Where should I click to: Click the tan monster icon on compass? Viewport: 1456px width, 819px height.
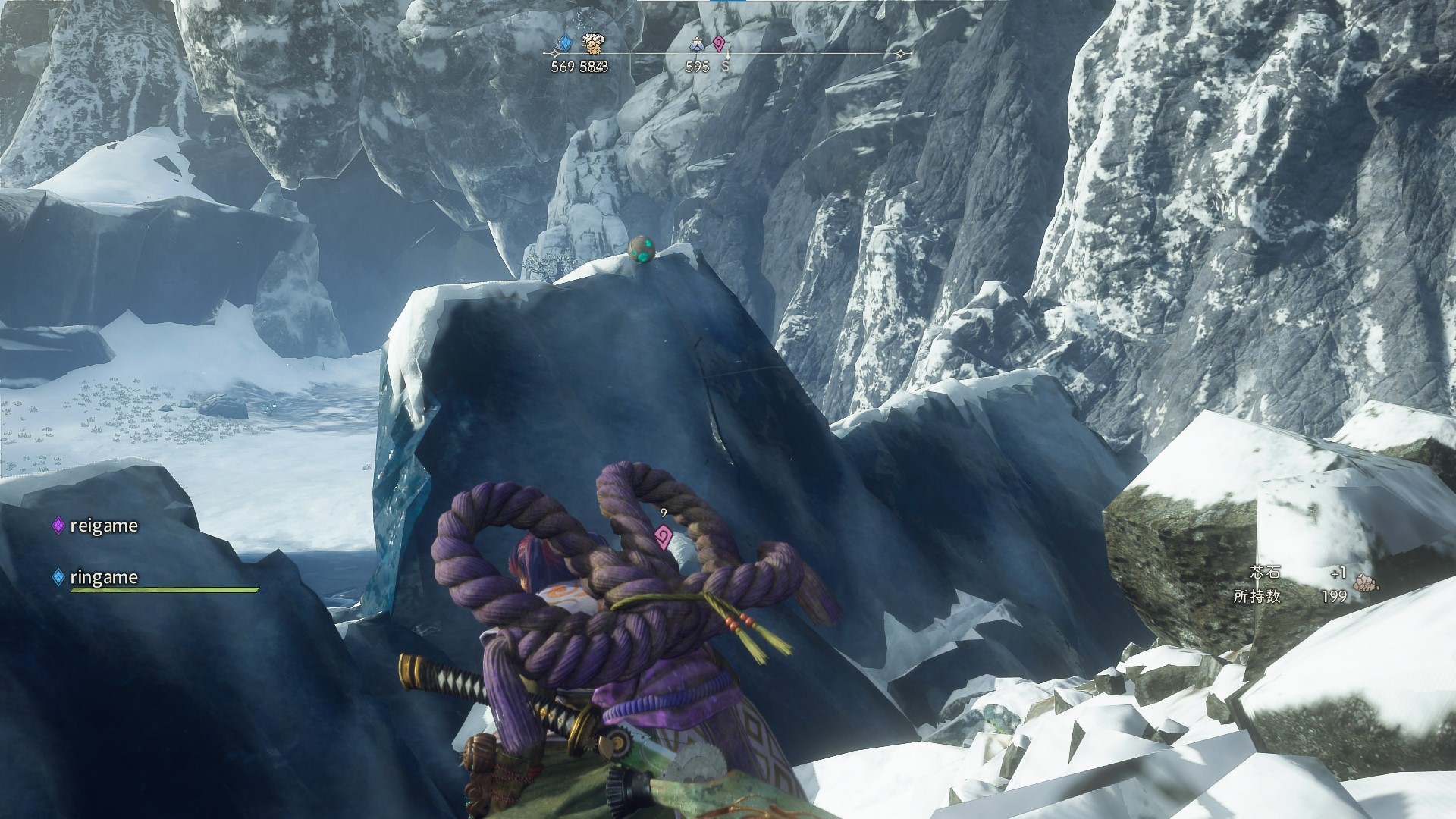(591, 43)
